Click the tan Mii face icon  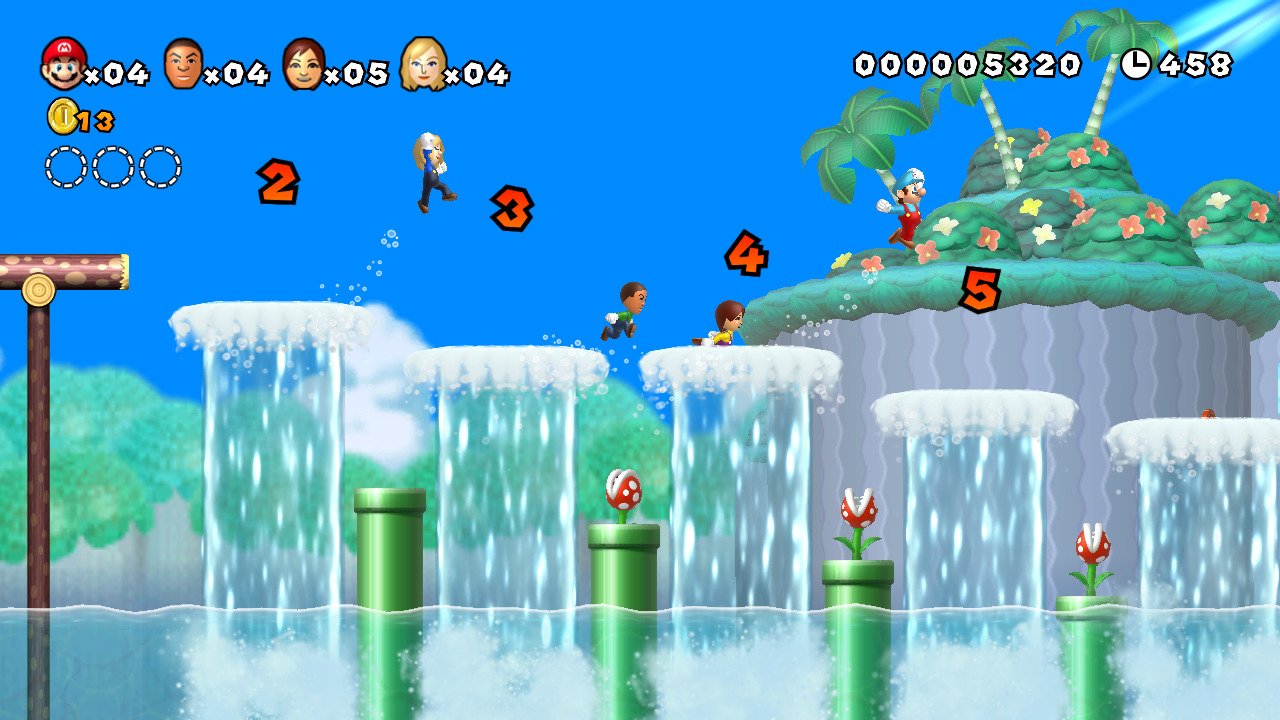pos(182,64)
